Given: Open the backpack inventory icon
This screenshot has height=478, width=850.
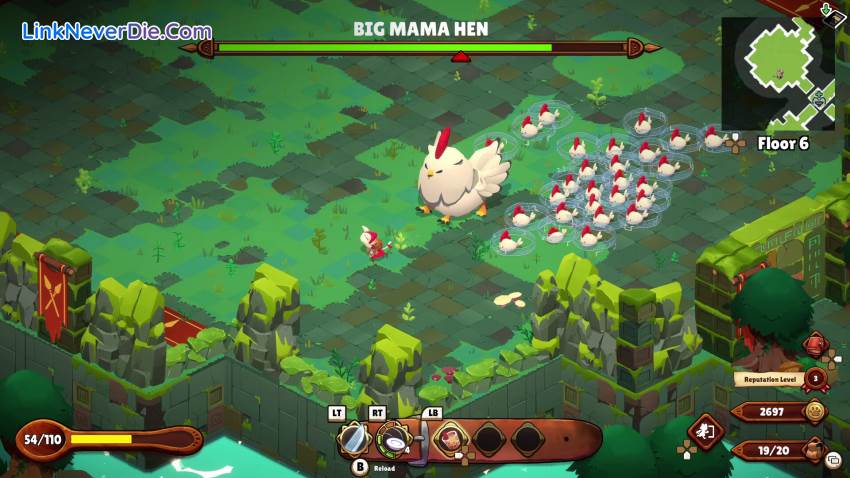Looking at the screenshot, I should 816,450.
